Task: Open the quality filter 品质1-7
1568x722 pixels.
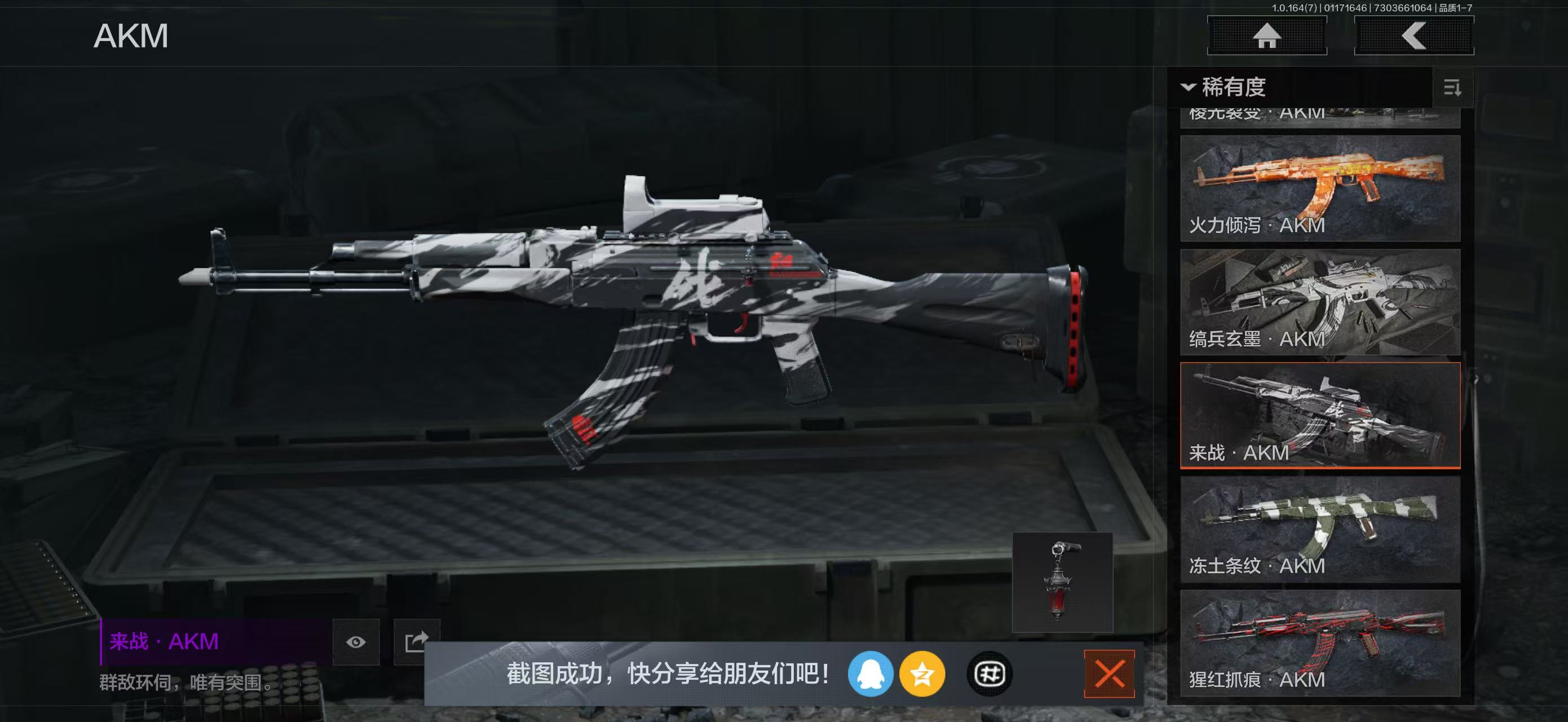Action: (x=1454, y=8)
